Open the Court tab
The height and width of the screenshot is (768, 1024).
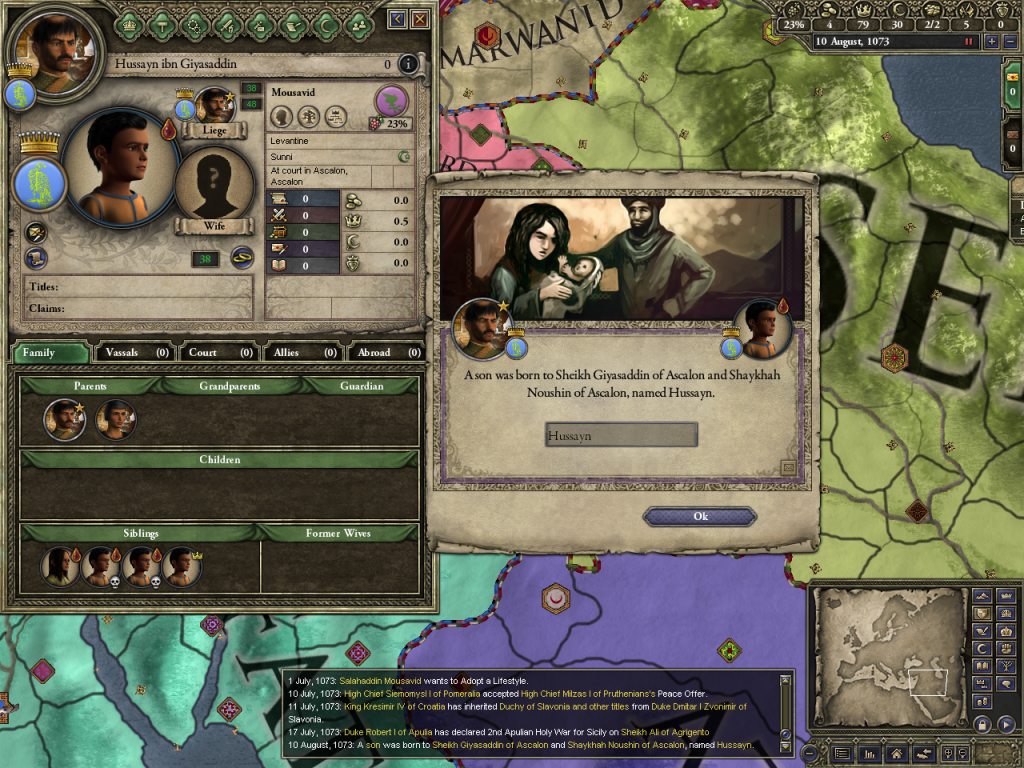click(x=218, y=352)
